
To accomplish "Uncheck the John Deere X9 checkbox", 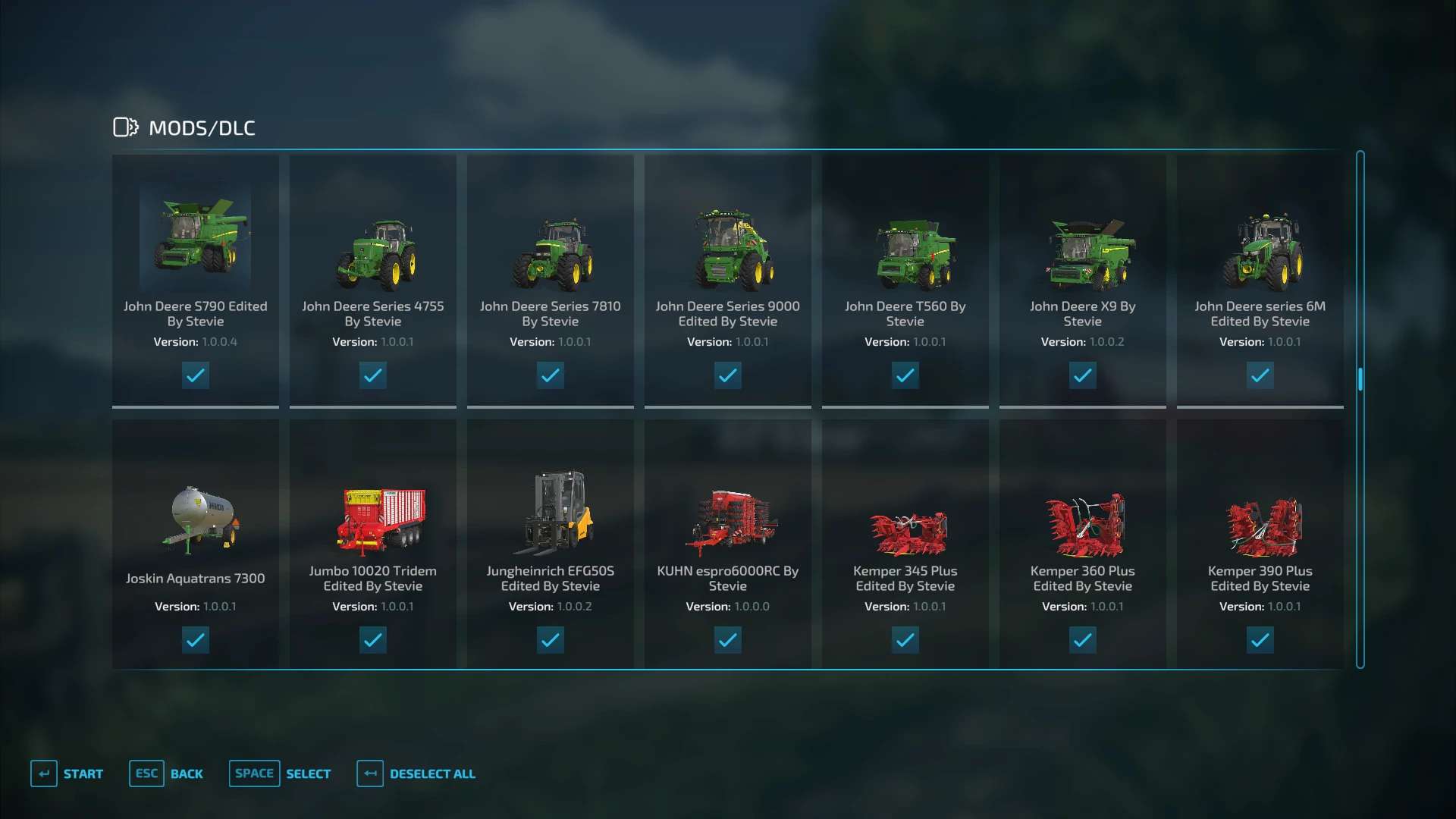I will click(x=1083, y=375).
